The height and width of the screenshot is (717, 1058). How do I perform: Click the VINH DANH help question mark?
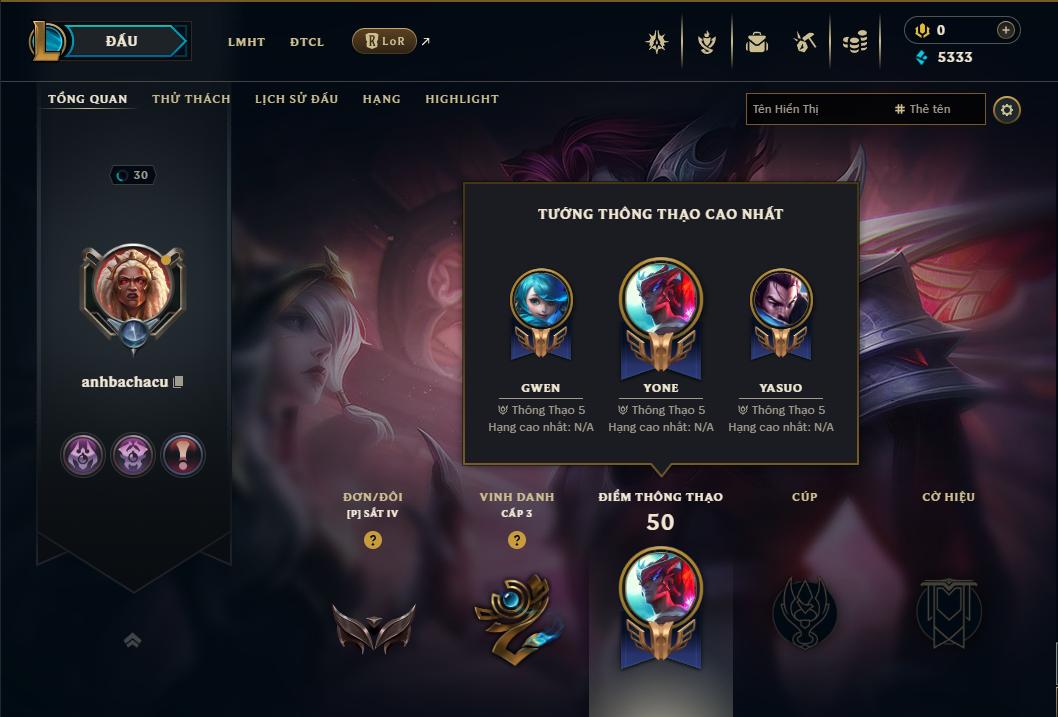[517, 540]
